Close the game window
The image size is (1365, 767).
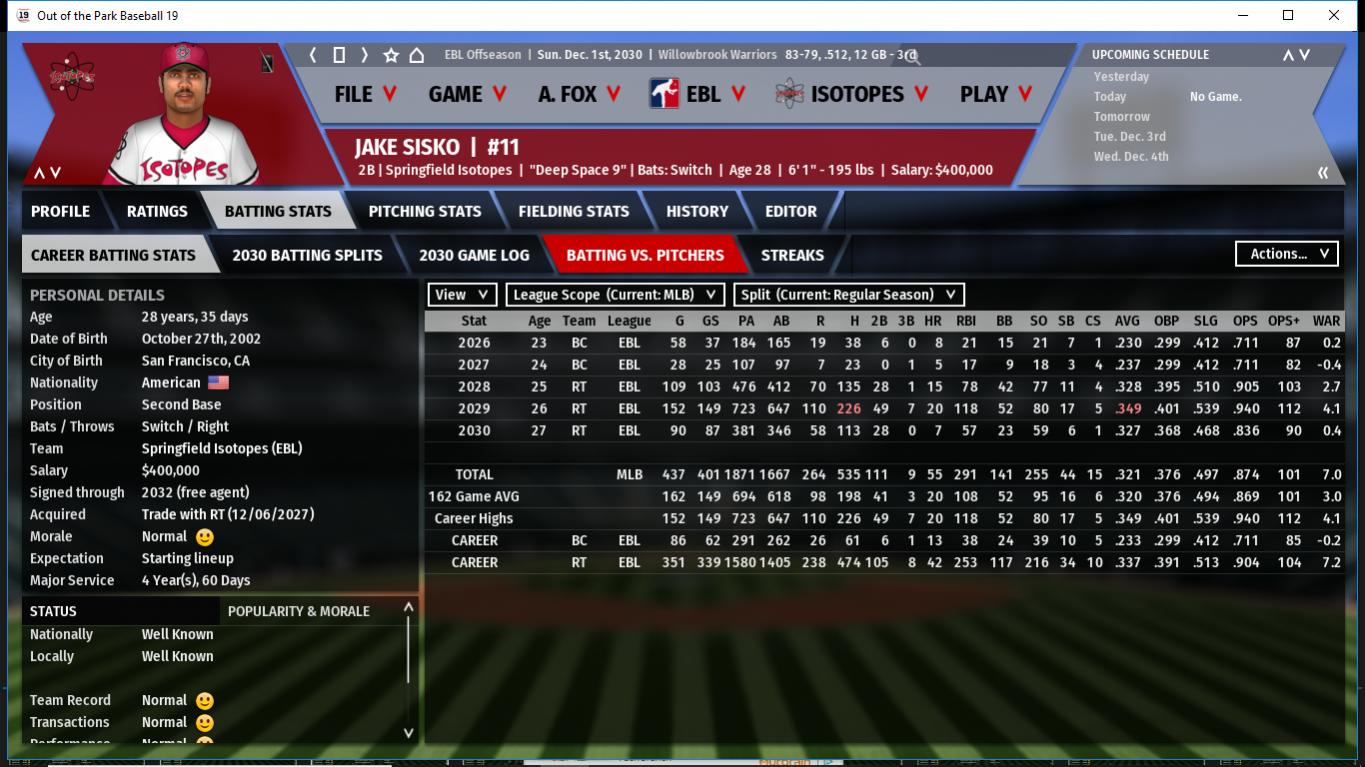[1334, 15]
